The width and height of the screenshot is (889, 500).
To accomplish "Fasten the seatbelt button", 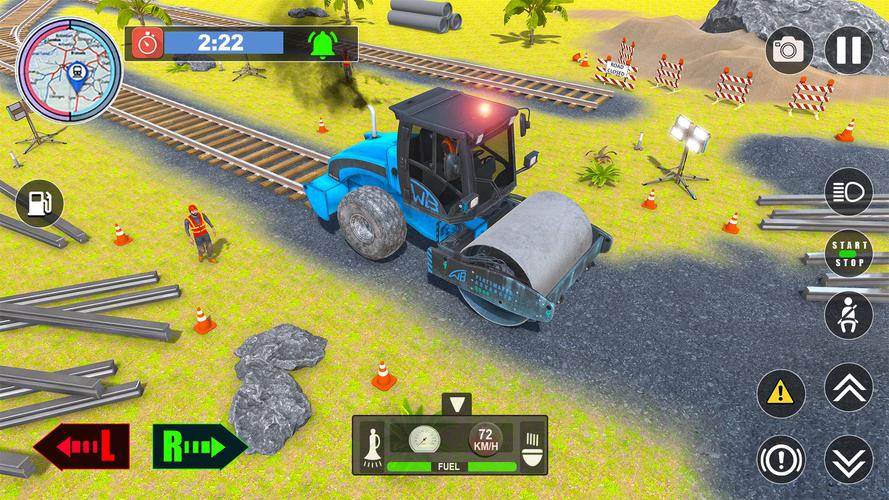I will [848, 314].
